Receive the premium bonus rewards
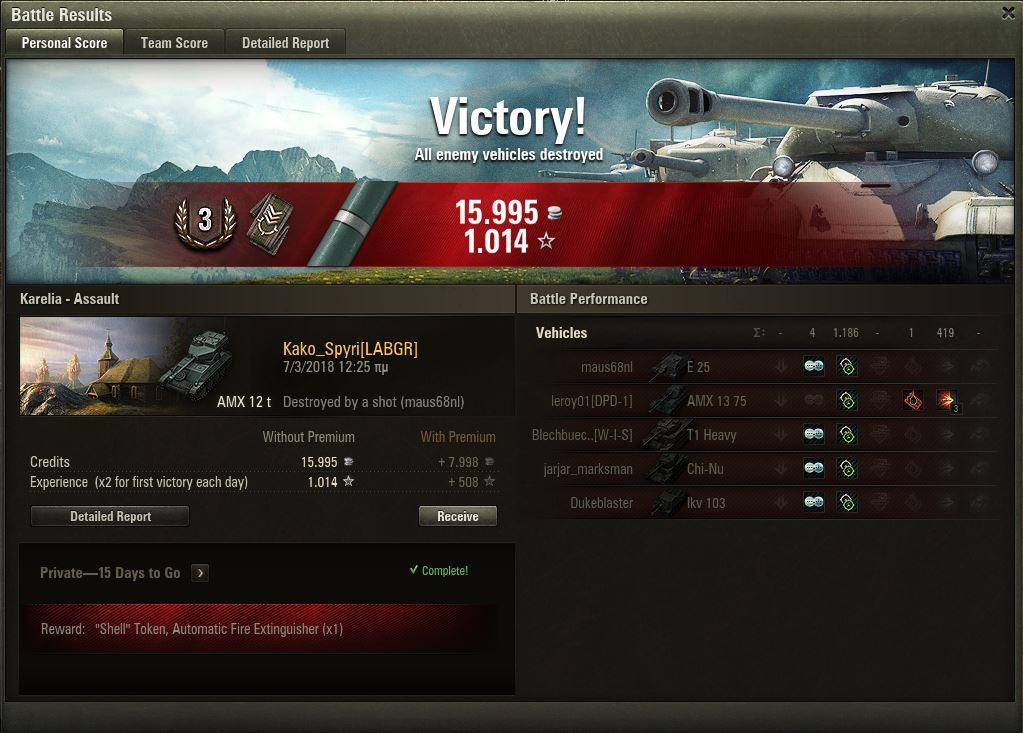 coord(457,516)
